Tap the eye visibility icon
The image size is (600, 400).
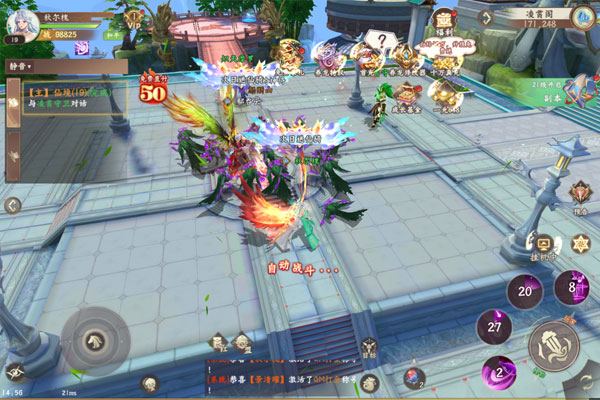[x=14, y=372]
